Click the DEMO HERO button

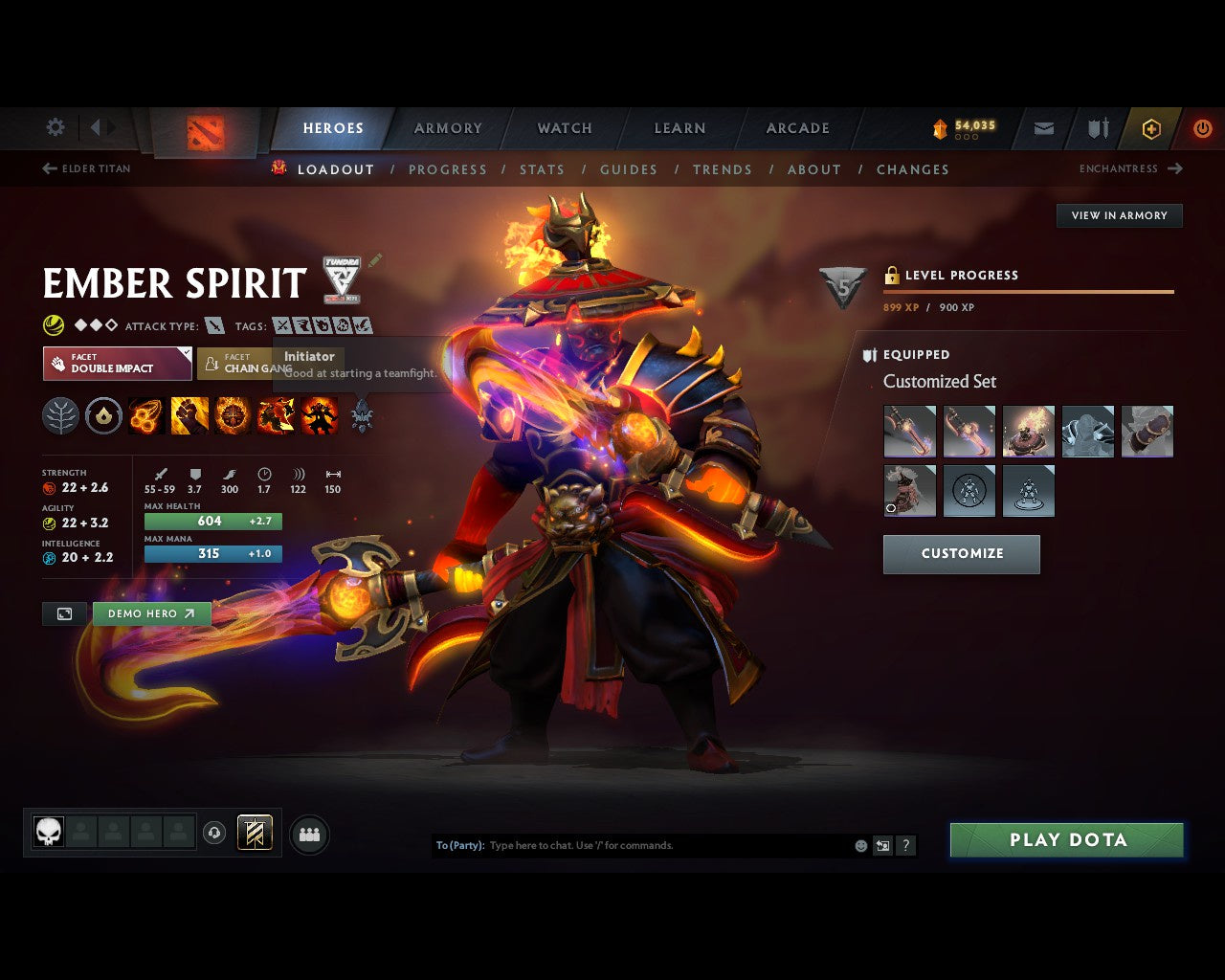point(151,613)
